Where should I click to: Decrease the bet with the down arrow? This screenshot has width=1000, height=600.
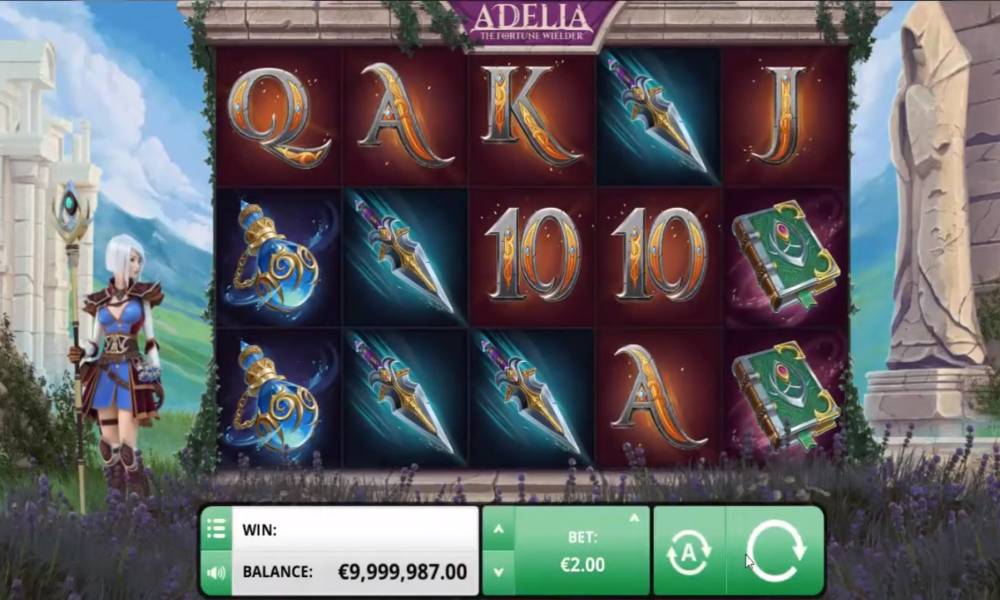(x=499, y=574)
